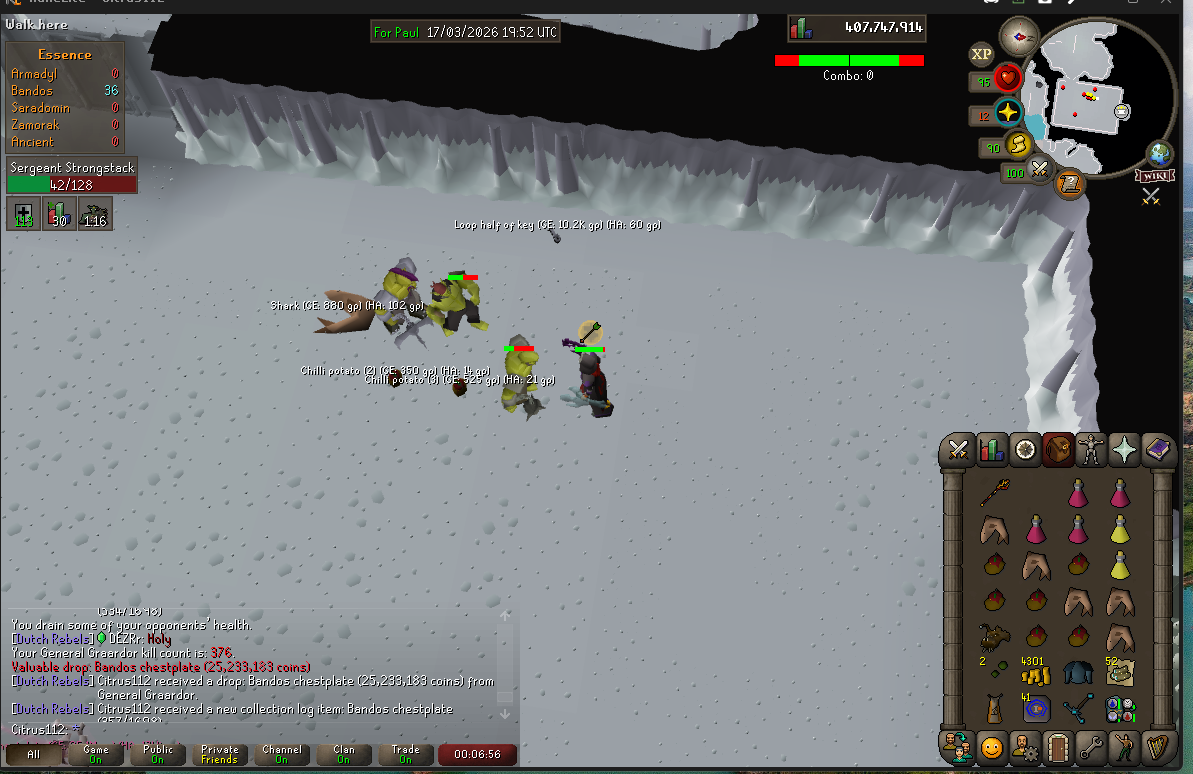Switch to the Skills tab

[992, 451]
